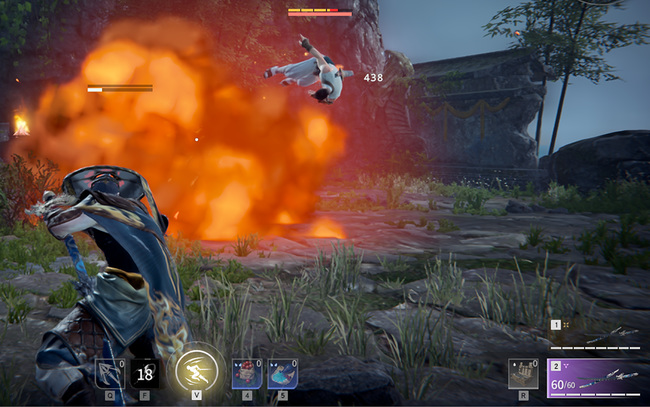Activate the grappling hook ability
650x407 pixels.
(109, 373)
